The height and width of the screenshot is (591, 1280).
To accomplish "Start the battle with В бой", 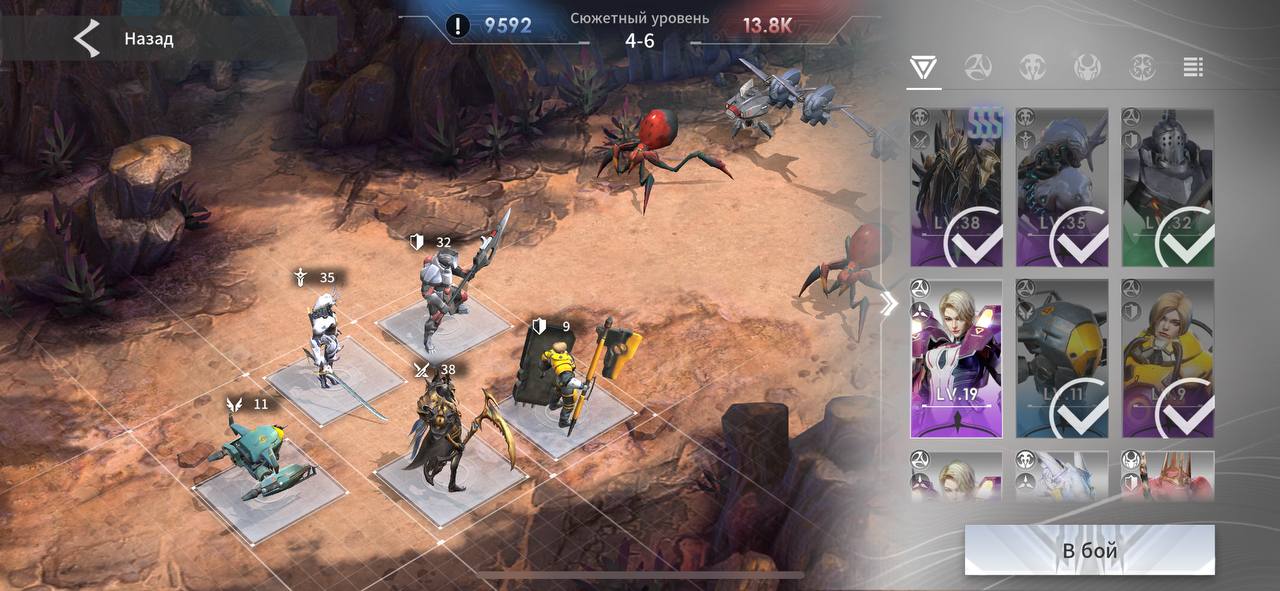I will tap(1089, 550).
